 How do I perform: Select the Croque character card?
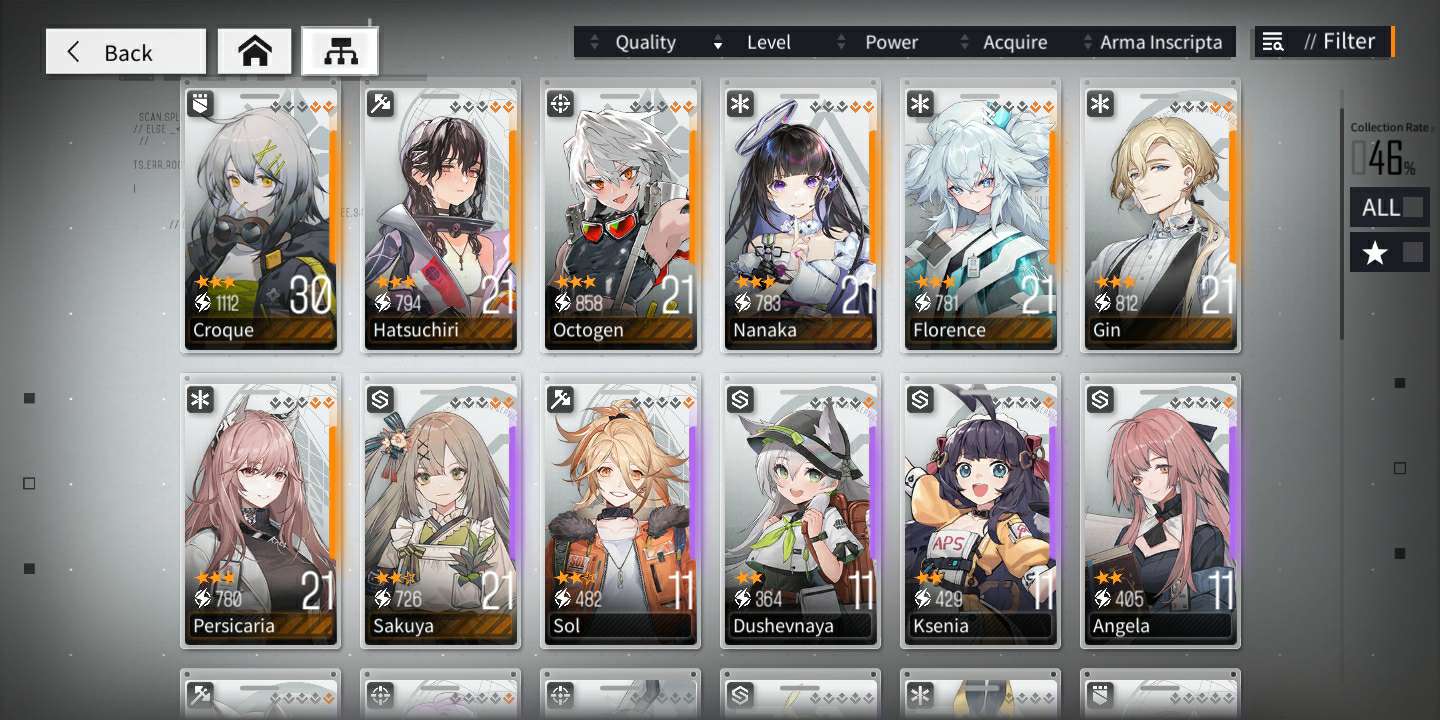(x=260, y=215)
